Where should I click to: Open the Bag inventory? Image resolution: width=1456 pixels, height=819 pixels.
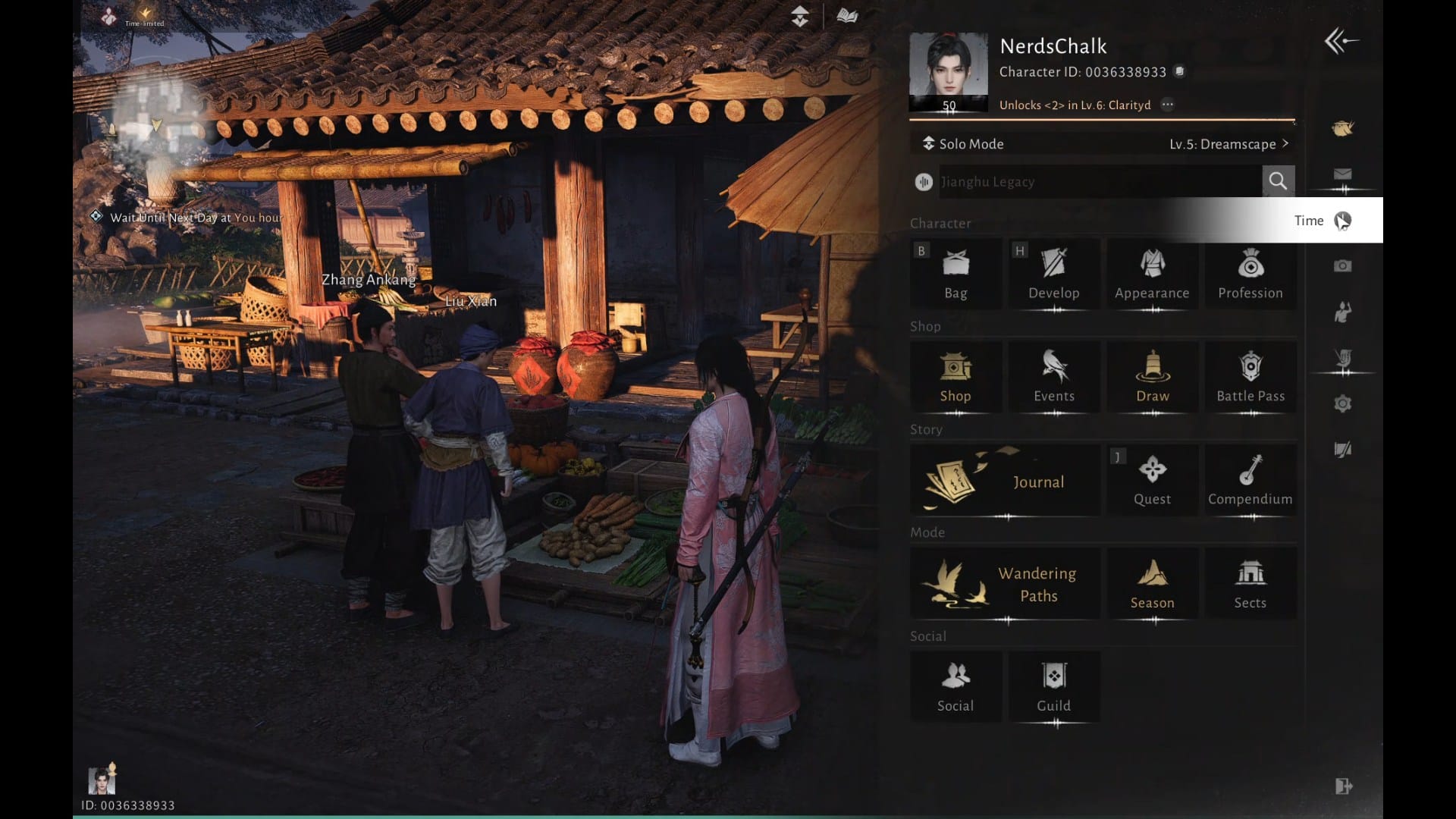955,274
